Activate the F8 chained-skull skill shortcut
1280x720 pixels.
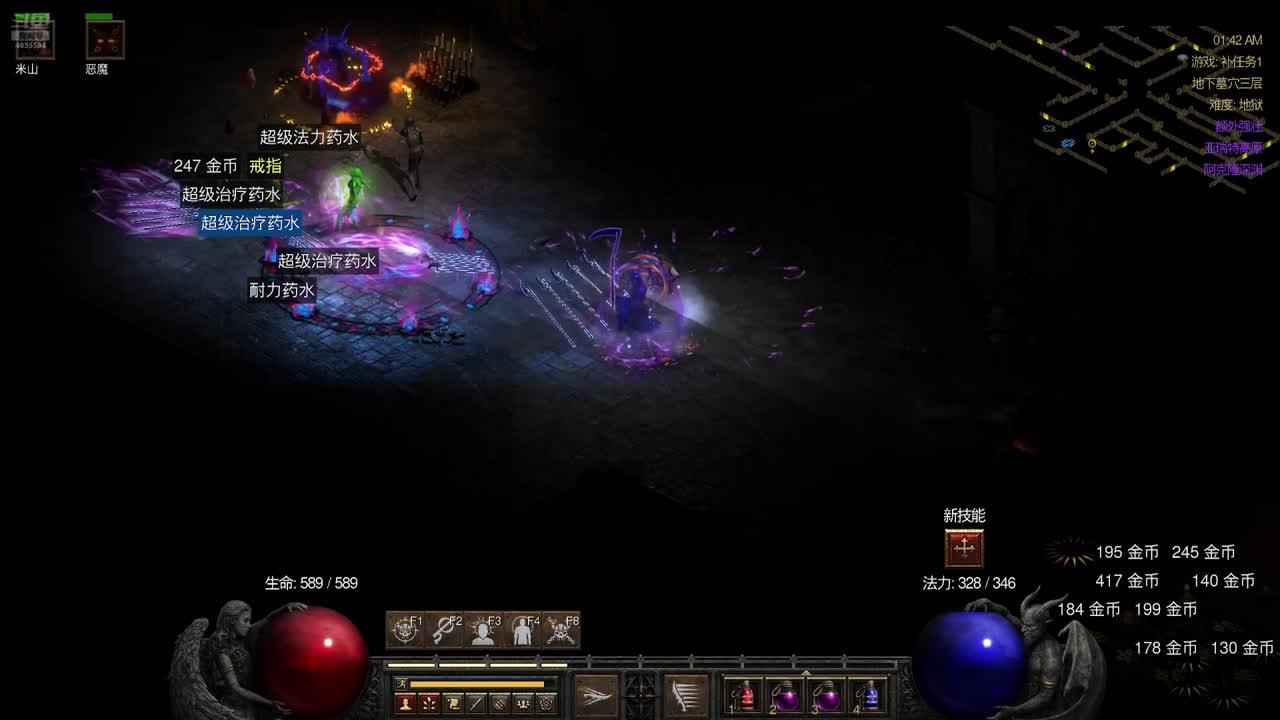(x=561, y=630)
